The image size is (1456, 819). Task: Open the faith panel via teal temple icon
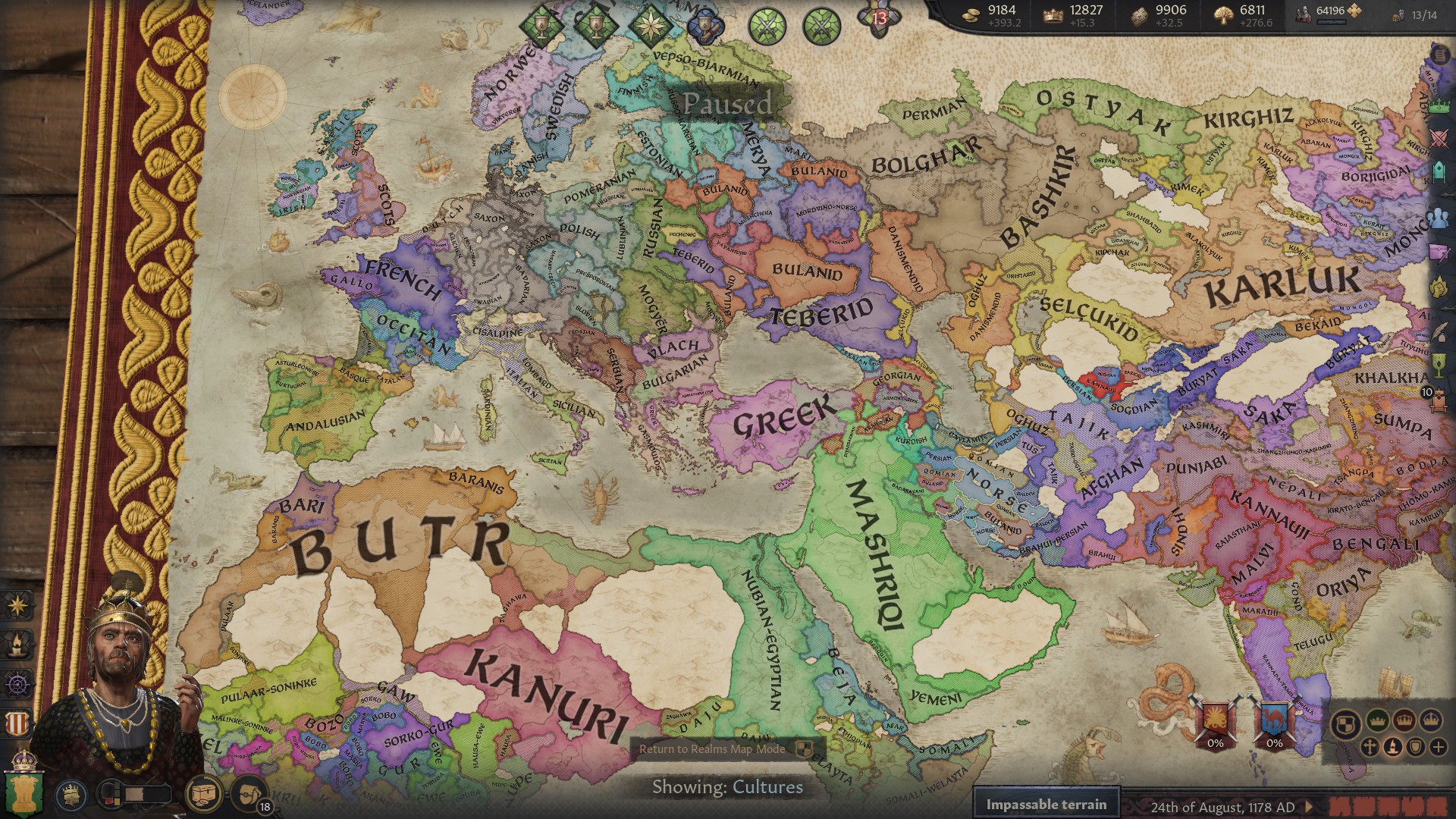1439,171
